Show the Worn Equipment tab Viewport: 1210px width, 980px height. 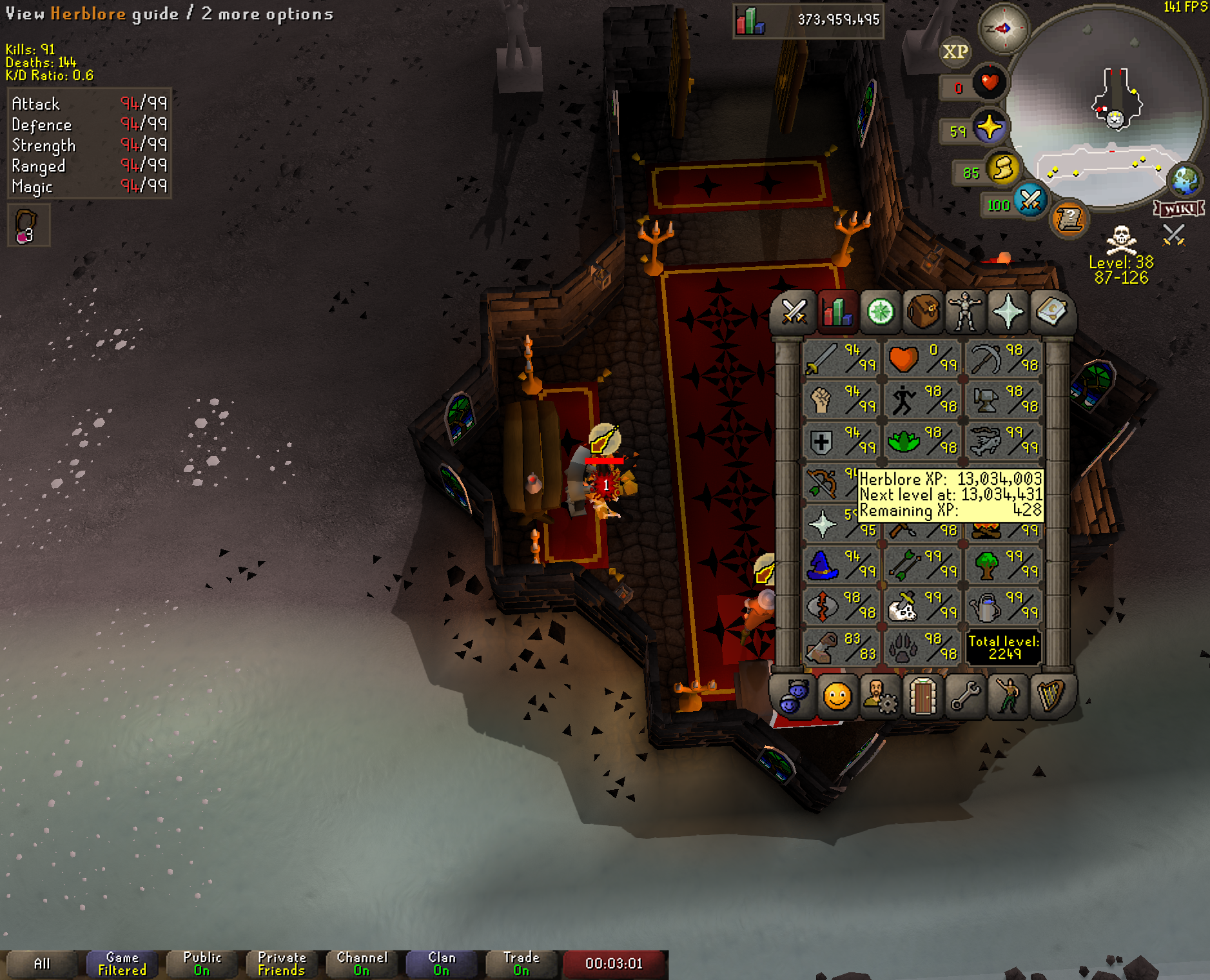pyautogui.click(x=965, y=313)
